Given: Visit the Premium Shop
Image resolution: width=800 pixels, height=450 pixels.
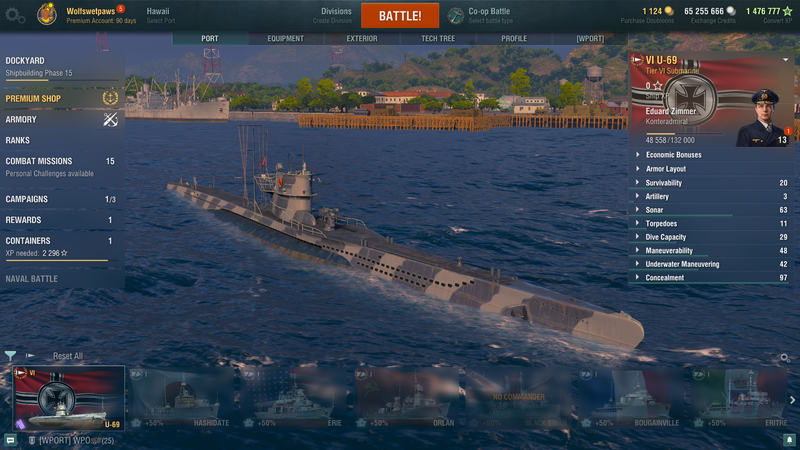Looking at the screenshot, I should click(34, 99).
